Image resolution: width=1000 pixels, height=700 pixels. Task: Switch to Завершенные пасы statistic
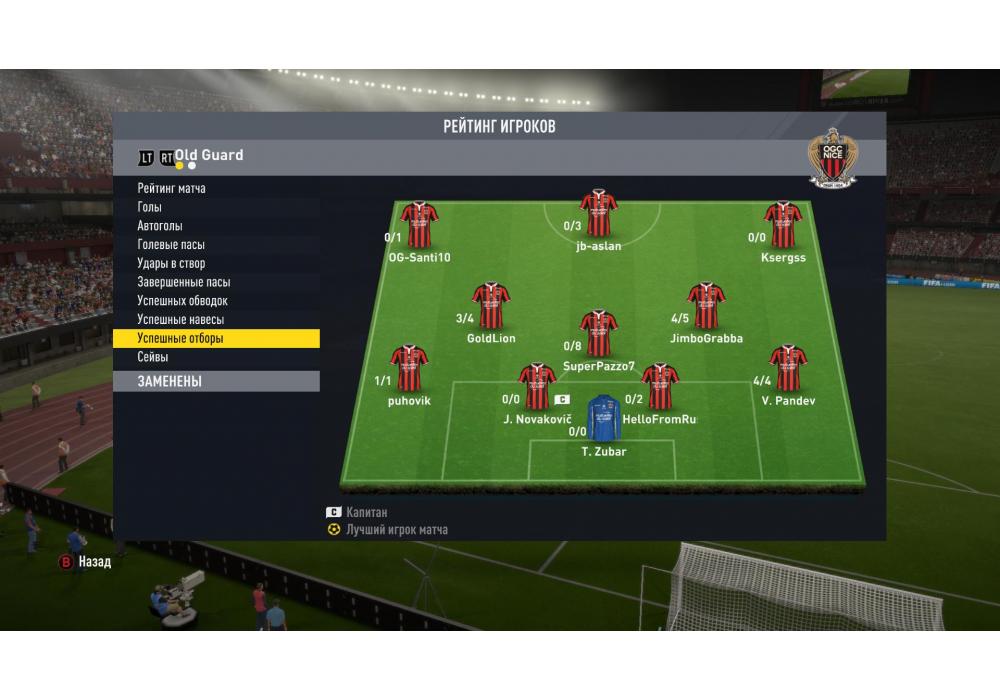[184, 282]
